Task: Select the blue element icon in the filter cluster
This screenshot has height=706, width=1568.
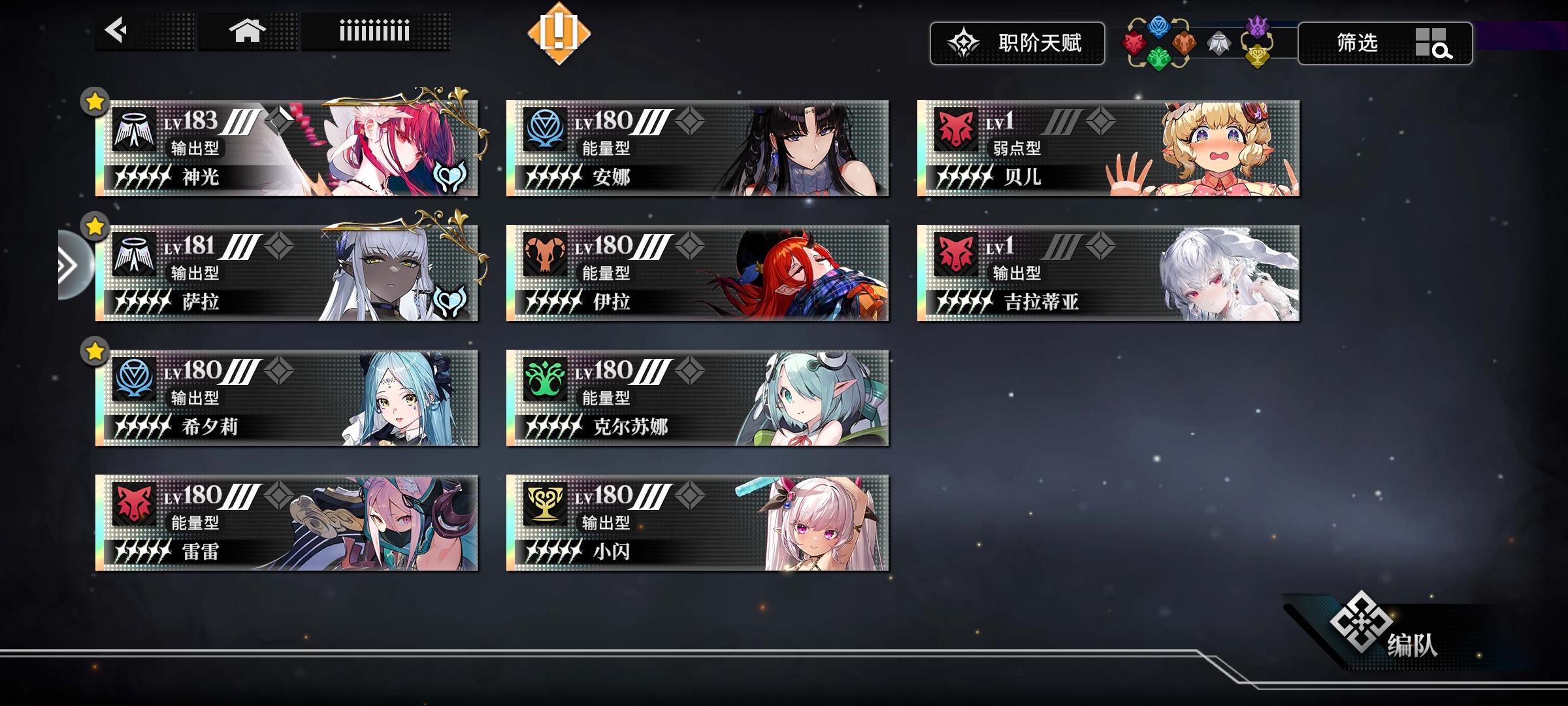Action: [x=1158, y=27]
